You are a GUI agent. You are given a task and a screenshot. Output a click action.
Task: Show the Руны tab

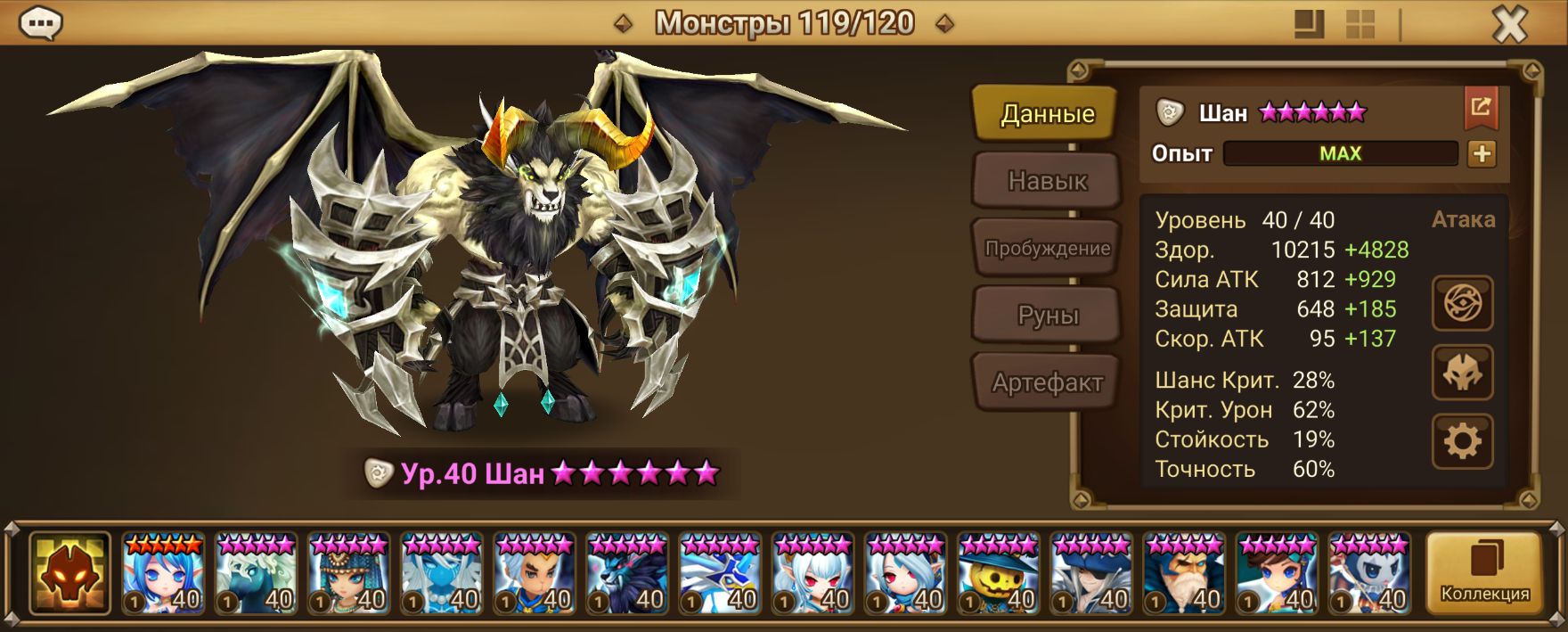point(1047,316)
